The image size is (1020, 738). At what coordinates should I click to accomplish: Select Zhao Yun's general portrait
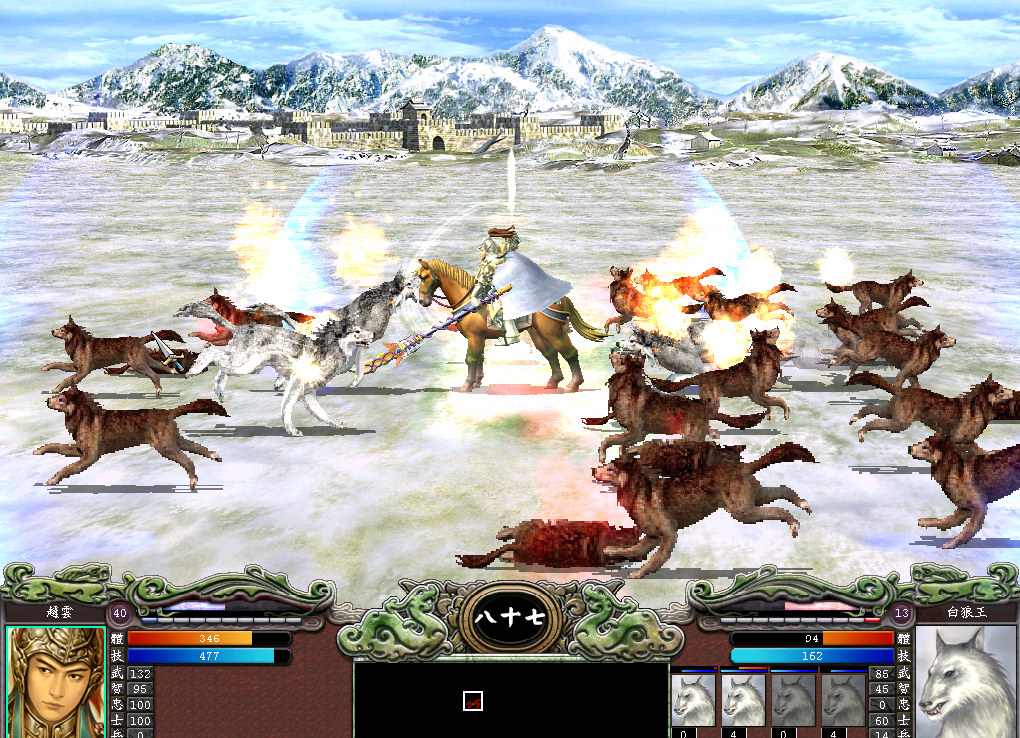pyautogui.click(x=55, y=682)
